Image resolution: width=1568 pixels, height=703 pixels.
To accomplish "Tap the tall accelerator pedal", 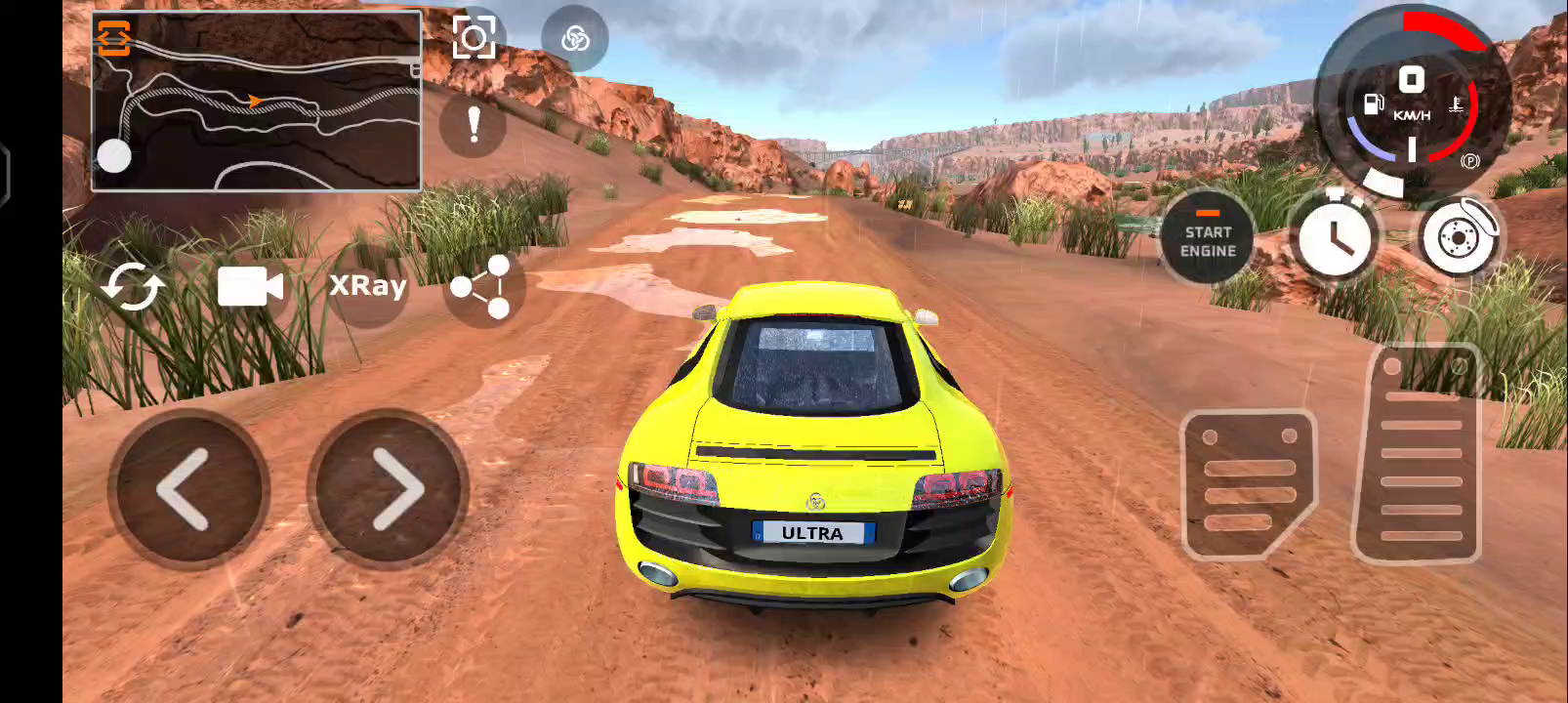I will coord(1420,455).
